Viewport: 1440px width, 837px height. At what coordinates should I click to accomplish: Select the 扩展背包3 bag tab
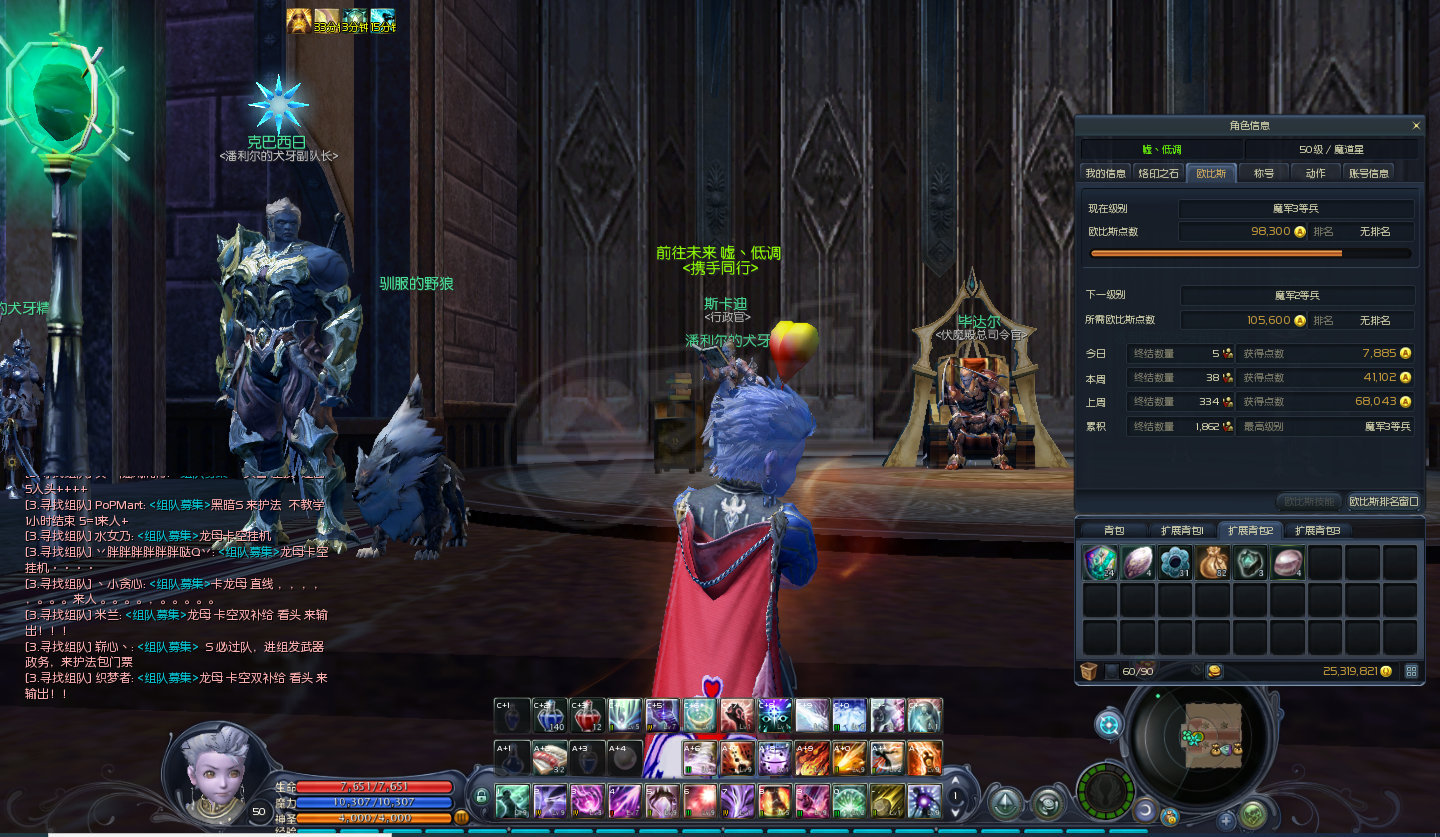(1316, 530)
